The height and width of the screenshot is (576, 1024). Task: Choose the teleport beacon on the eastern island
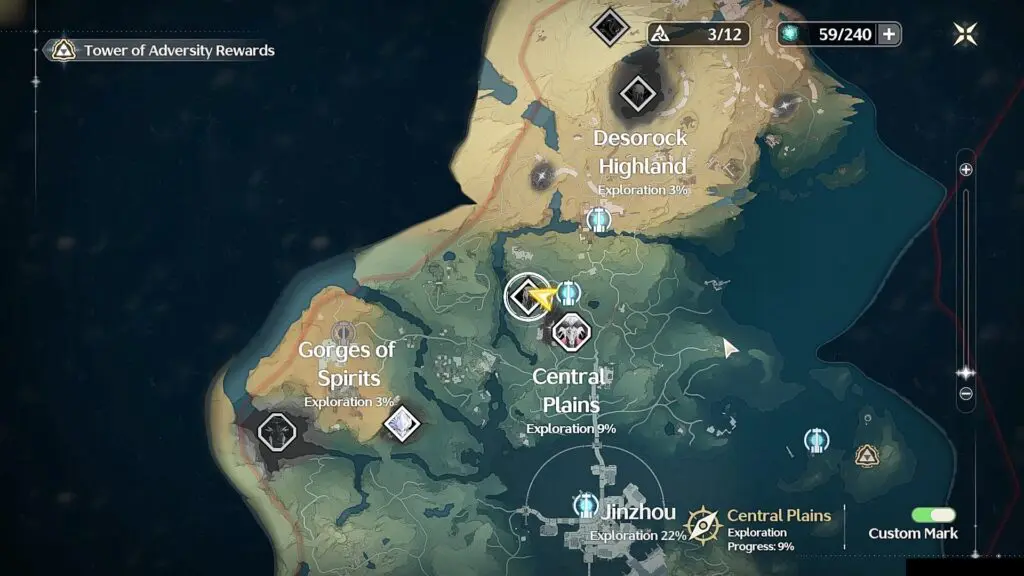817,440
